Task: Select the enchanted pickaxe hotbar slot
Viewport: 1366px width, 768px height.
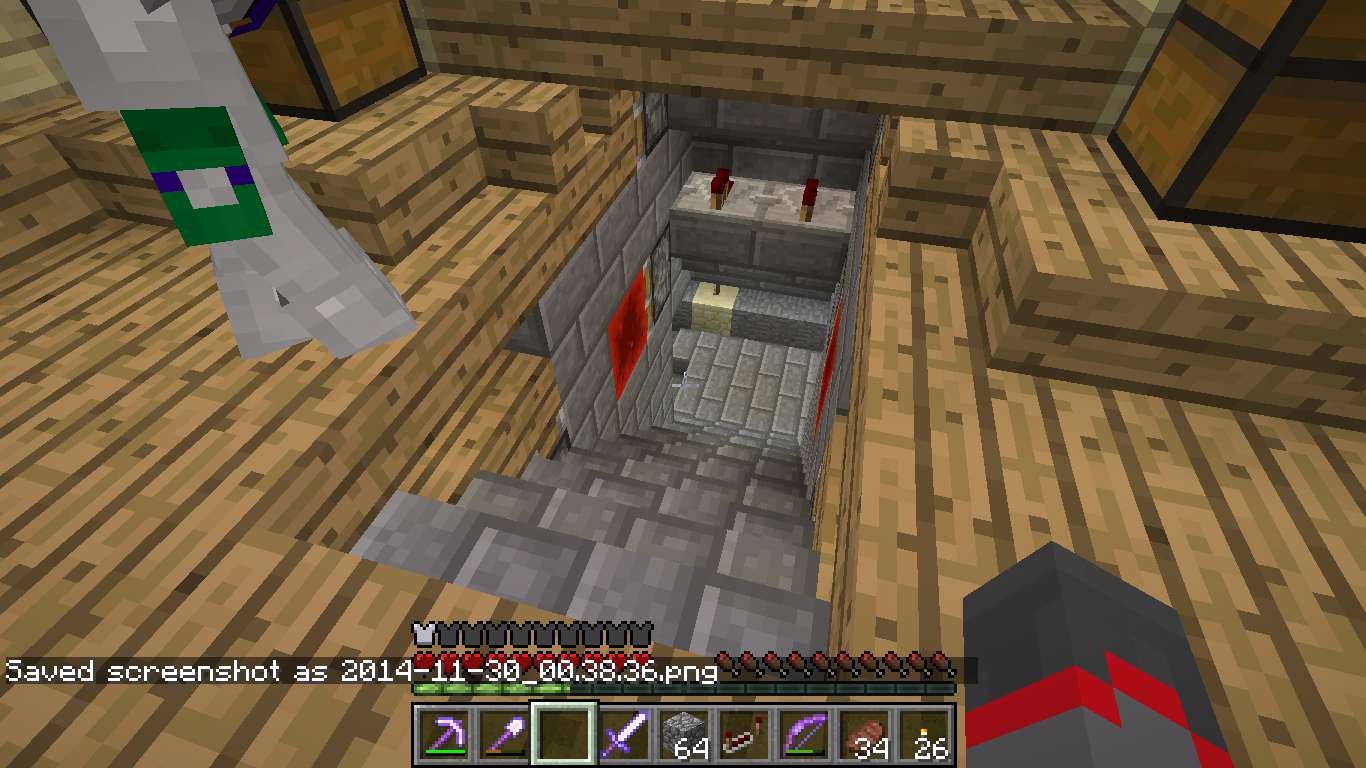Action: pos(445,736)
